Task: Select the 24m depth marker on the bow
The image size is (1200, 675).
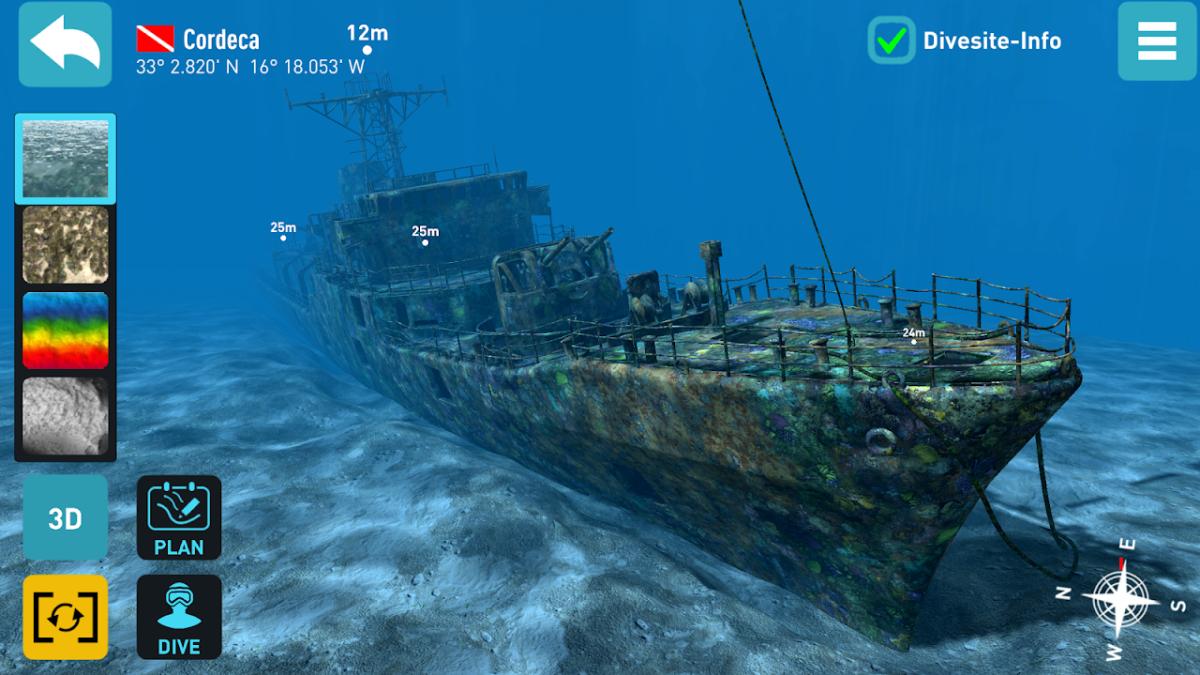Action: pos(913,341)
